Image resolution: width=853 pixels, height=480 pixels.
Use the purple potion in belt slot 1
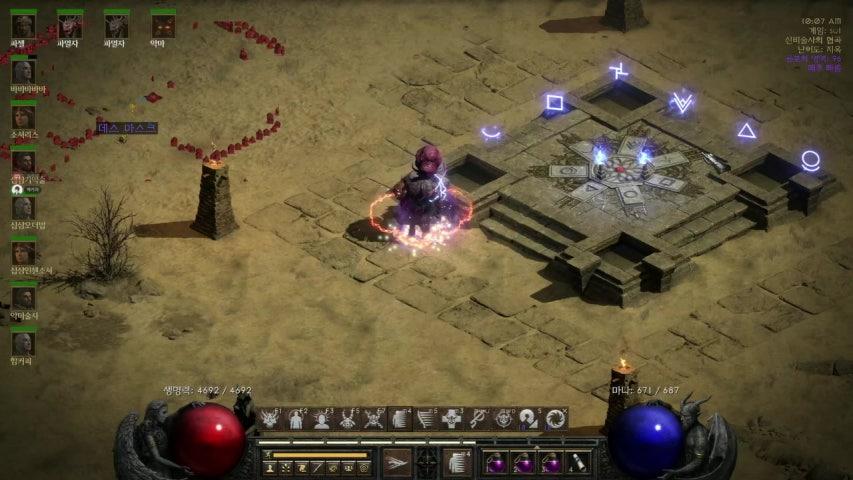(x=496, y=463)
